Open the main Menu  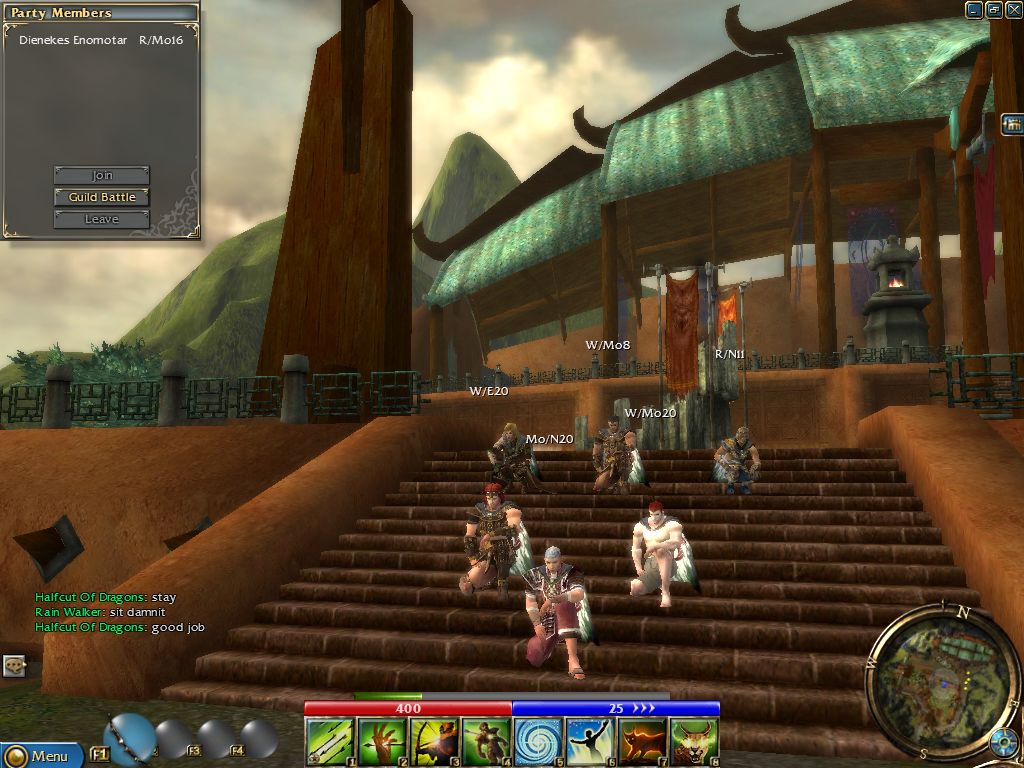(38, 756)
